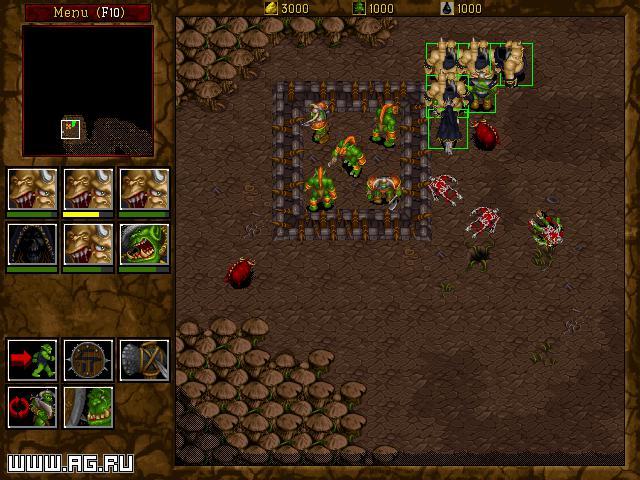Open the Menu (F10) button
This screenshot has height=480, width=640.
coord(87,12)
